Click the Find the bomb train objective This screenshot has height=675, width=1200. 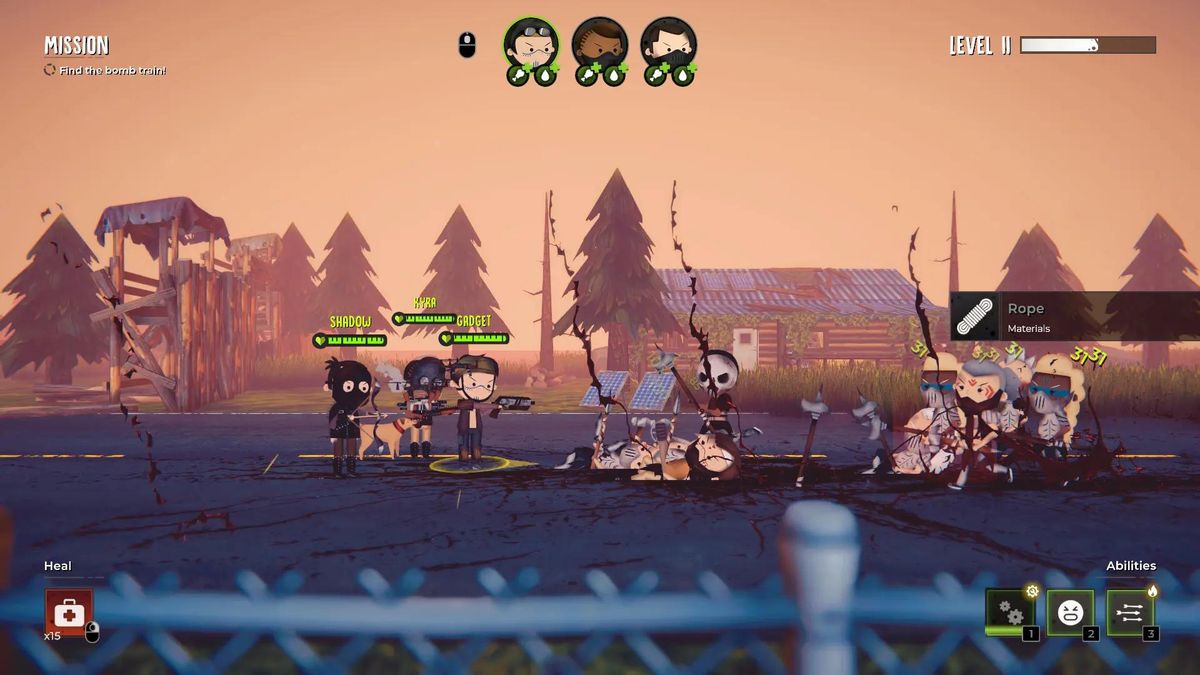(x=112, y=70)
